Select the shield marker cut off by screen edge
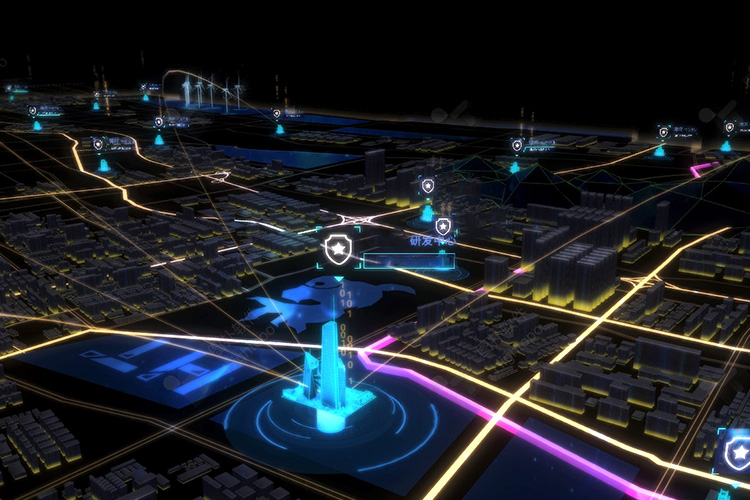 (739, 451)
